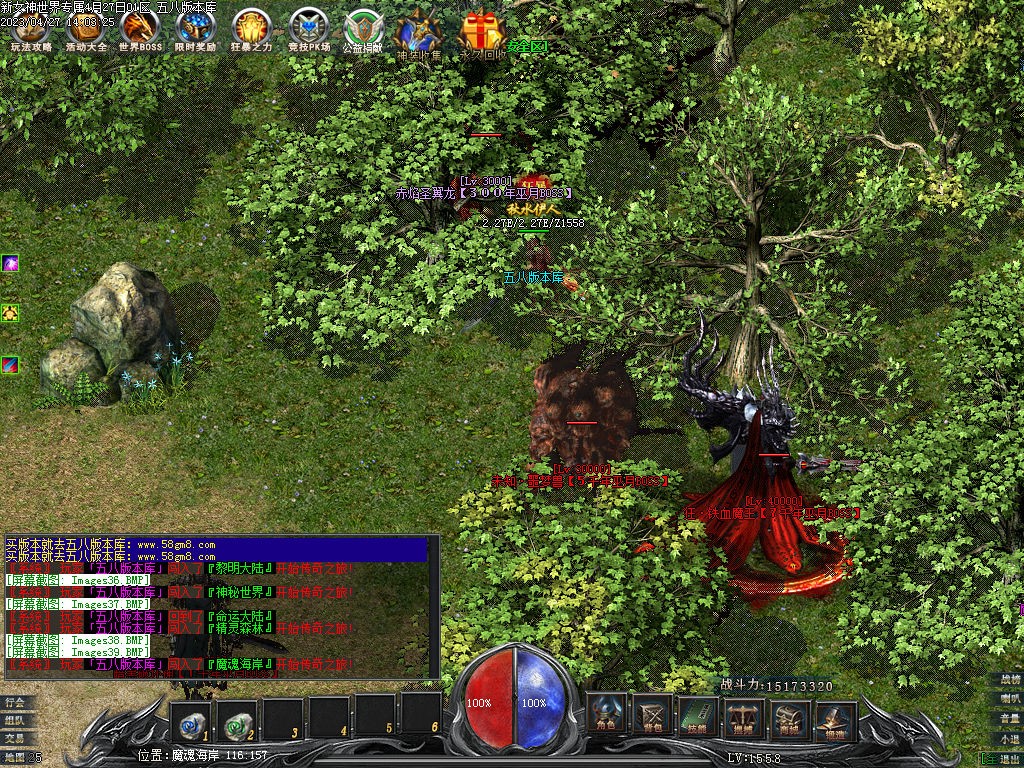Screen dimensions: 1024x768
Task: Open the 活动大全 events list
Action: (x=85, y=30)
